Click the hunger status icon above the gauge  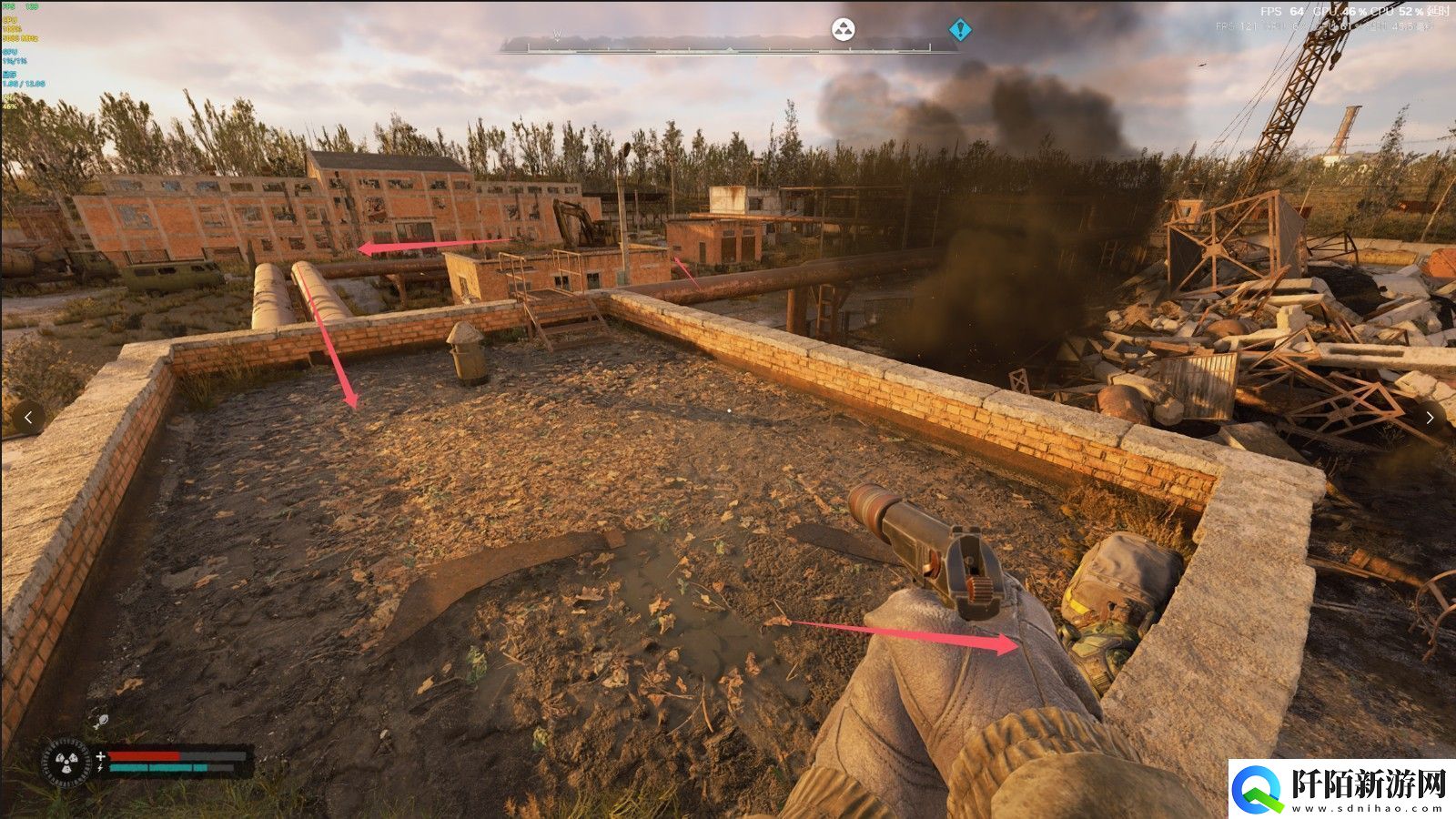(x=102, y=722)
